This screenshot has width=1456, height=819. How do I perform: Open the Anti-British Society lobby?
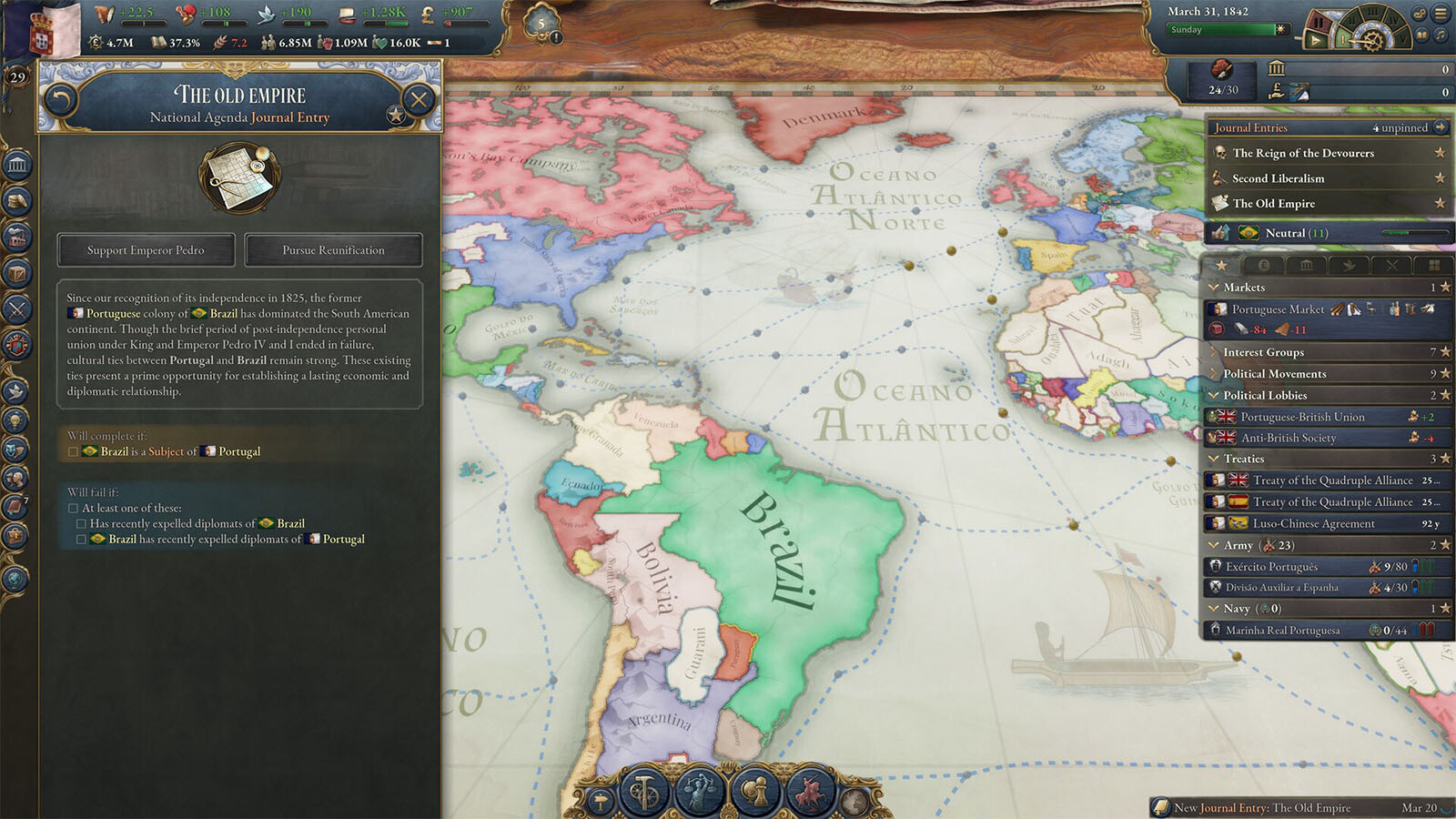pyautogui.click(x=1288, y=438)
